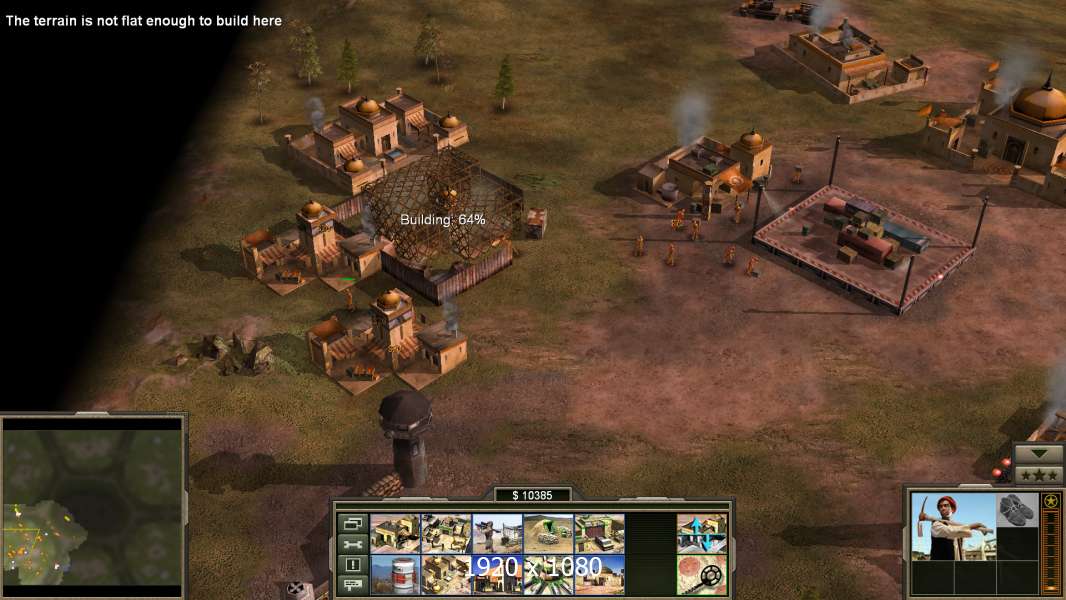Click the overlapping windows button
The width and height of the screenshot is (1066, 600).
click(x=351, y=523)
